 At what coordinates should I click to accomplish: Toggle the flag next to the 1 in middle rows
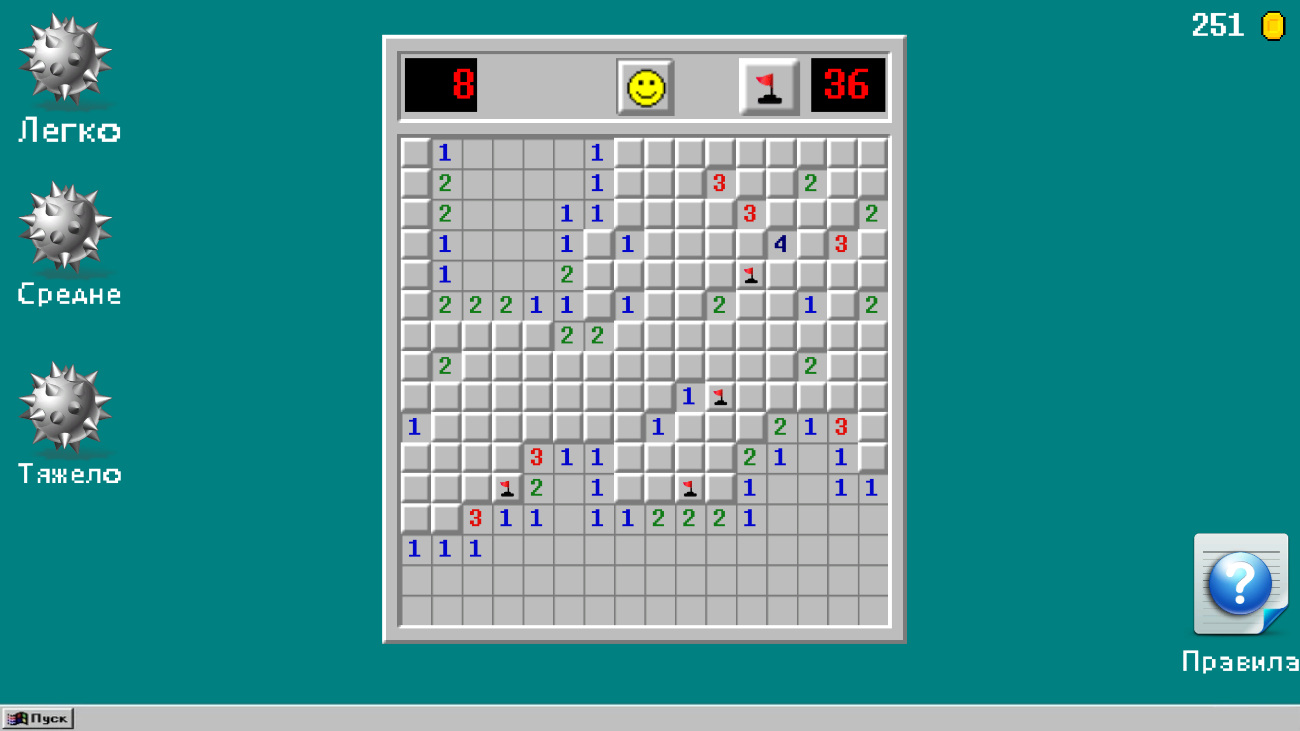[719, 396]
